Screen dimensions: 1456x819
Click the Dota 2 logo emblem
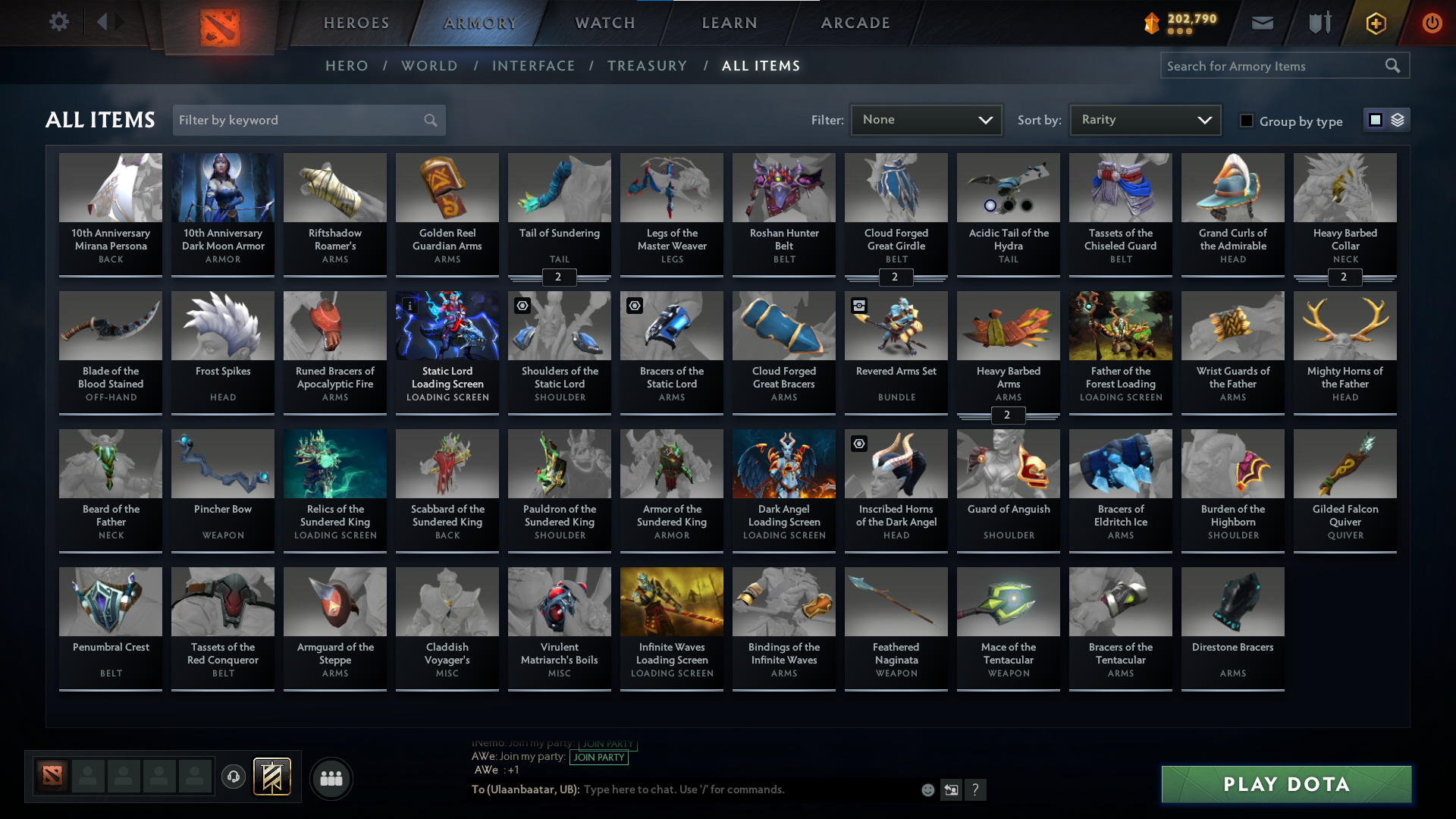[218, 23]
